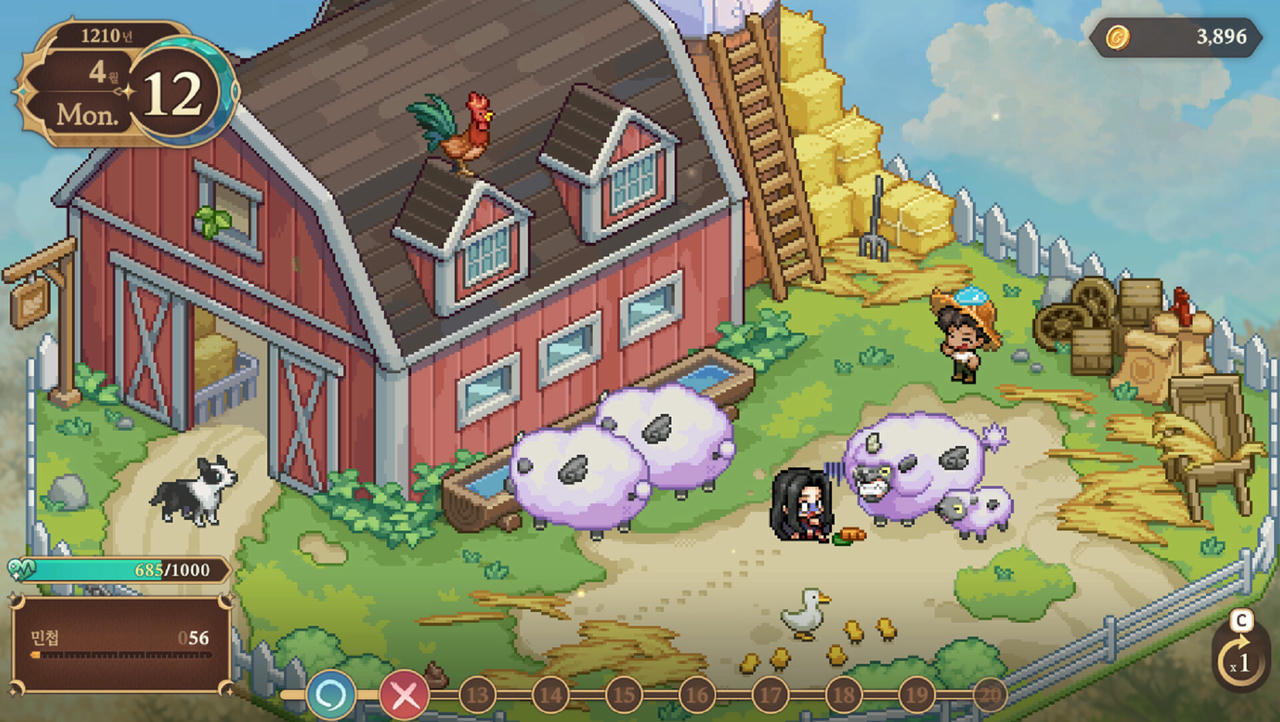Click the day 20 timeline node
This screenshot has width=1280, height=722.
(989, 694)
